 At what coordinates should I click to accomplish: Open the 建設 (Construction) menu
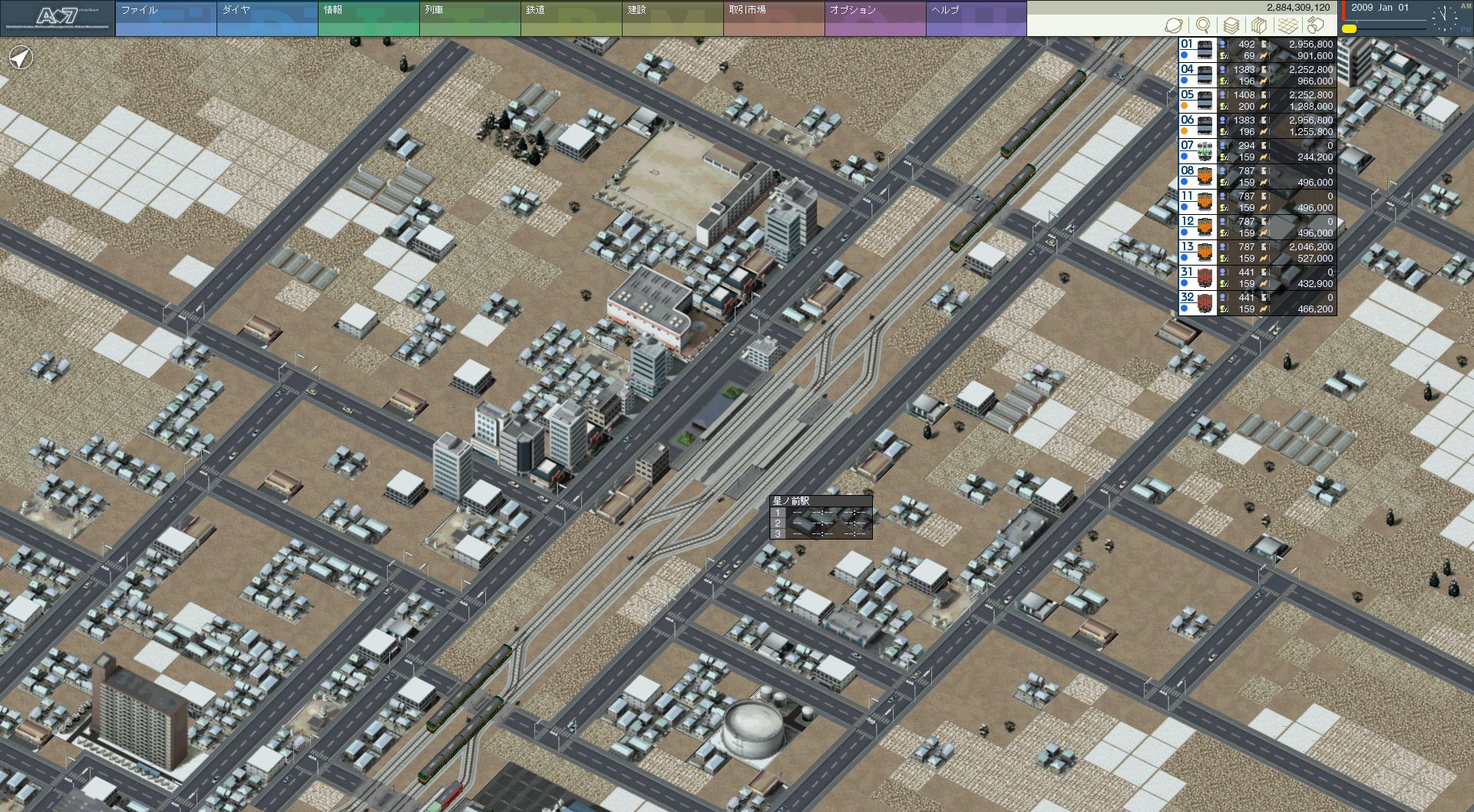pos(672,18)
